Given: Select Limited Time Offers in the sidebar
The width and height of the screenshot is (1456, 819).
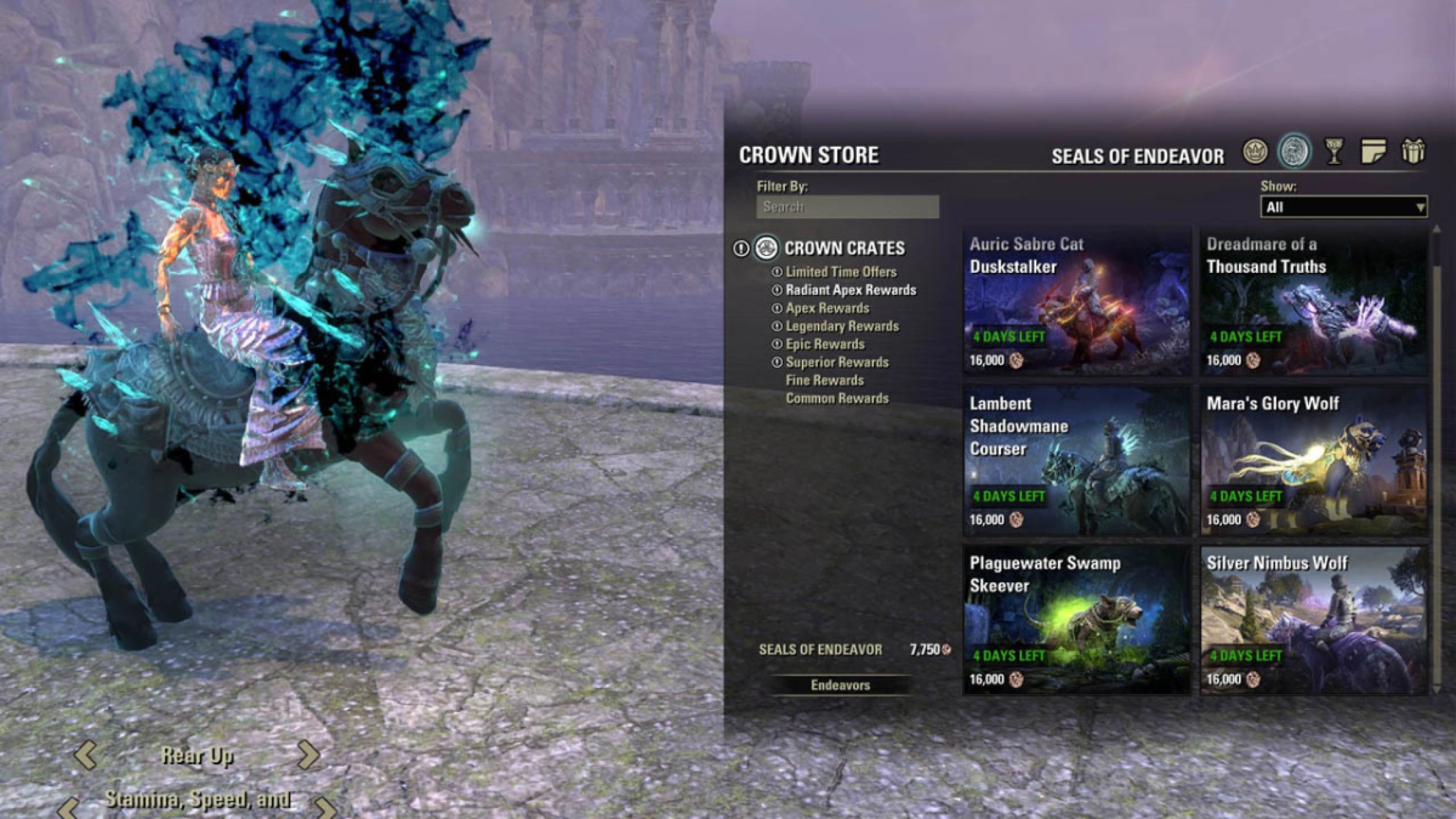Looking at the screenshot, I should click(843, 271).
